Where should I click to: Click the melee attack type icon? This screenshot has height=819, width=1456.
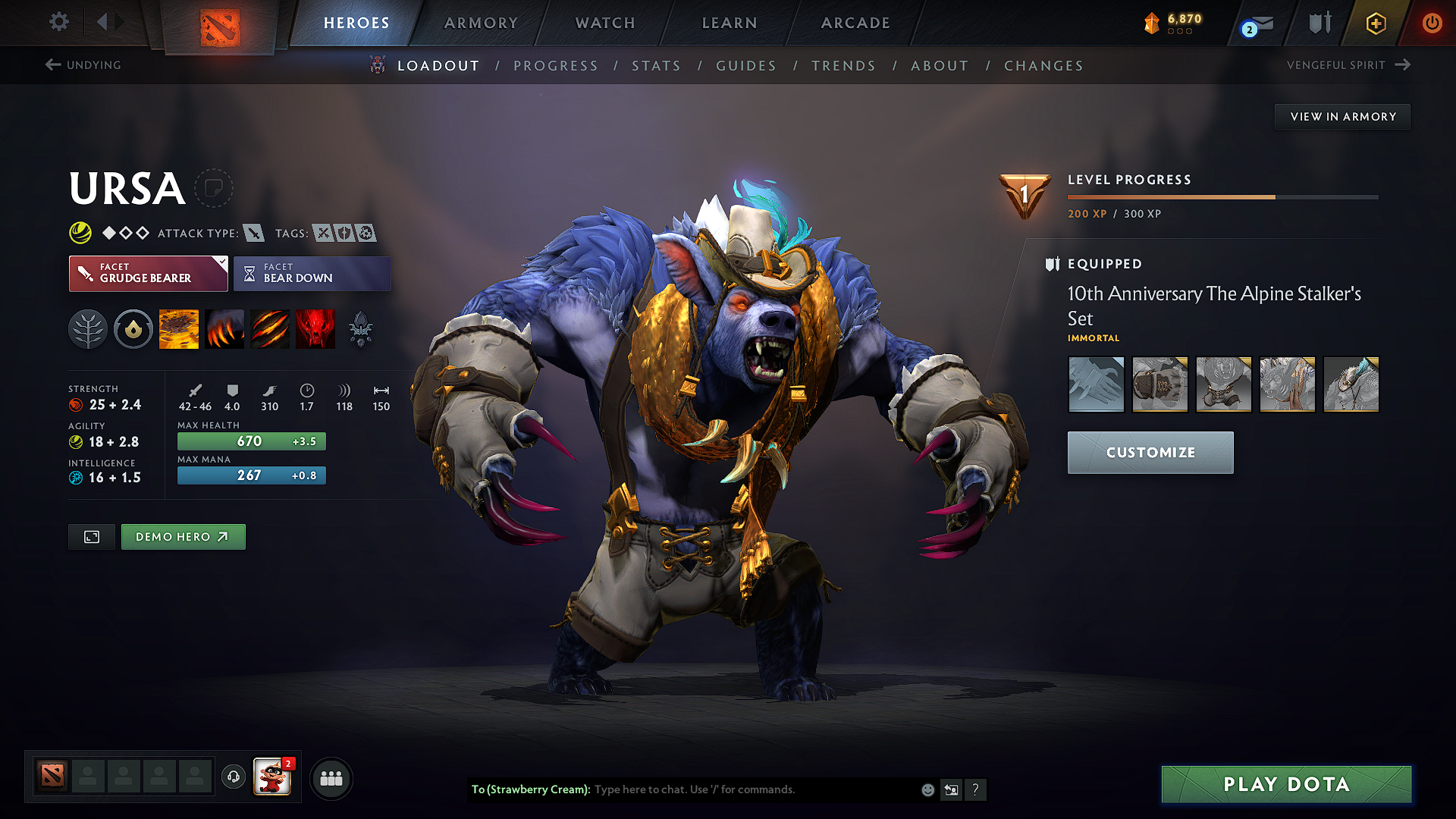[x=253, y=233]
